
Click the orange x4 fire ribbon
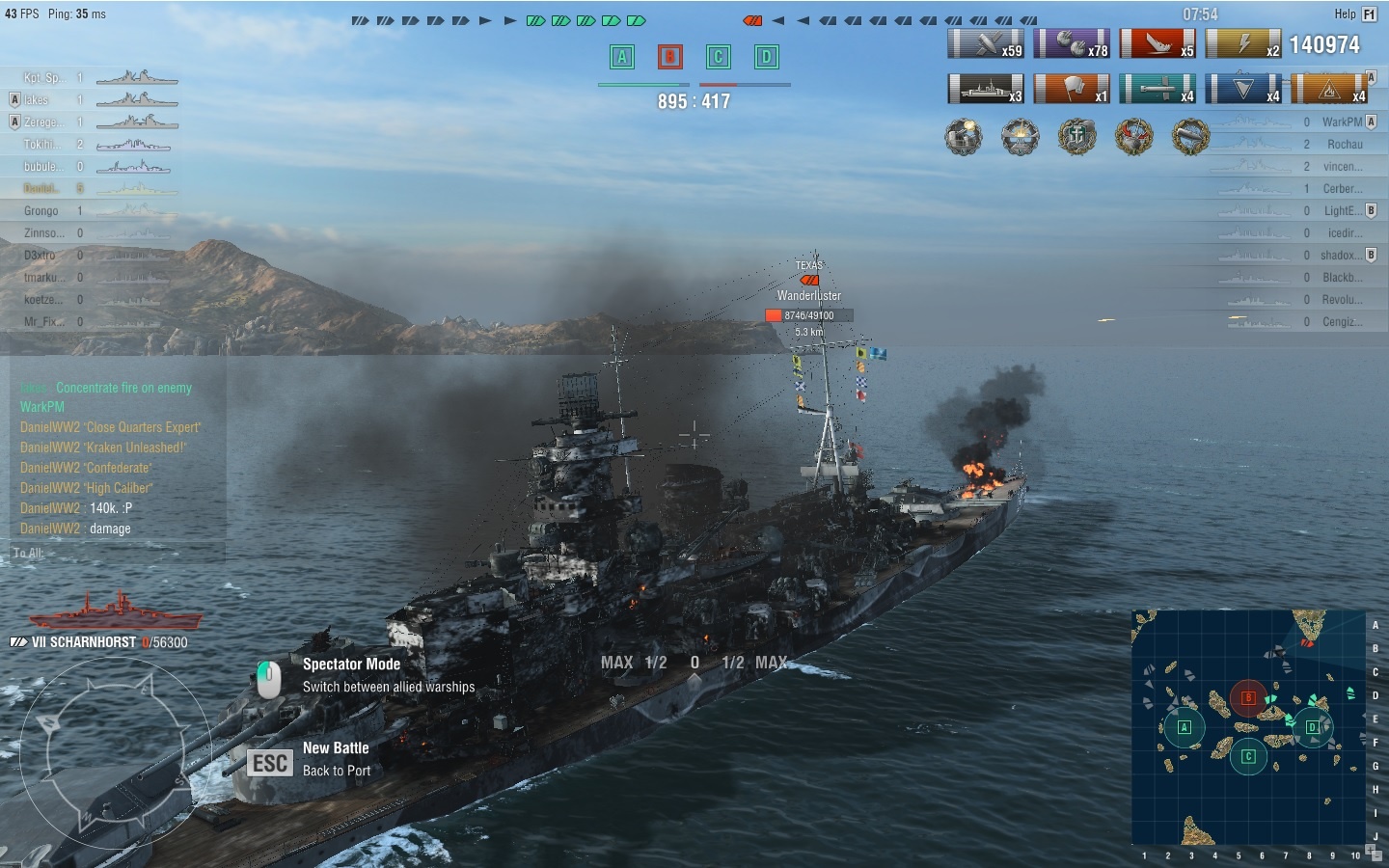pos(1329,89)
